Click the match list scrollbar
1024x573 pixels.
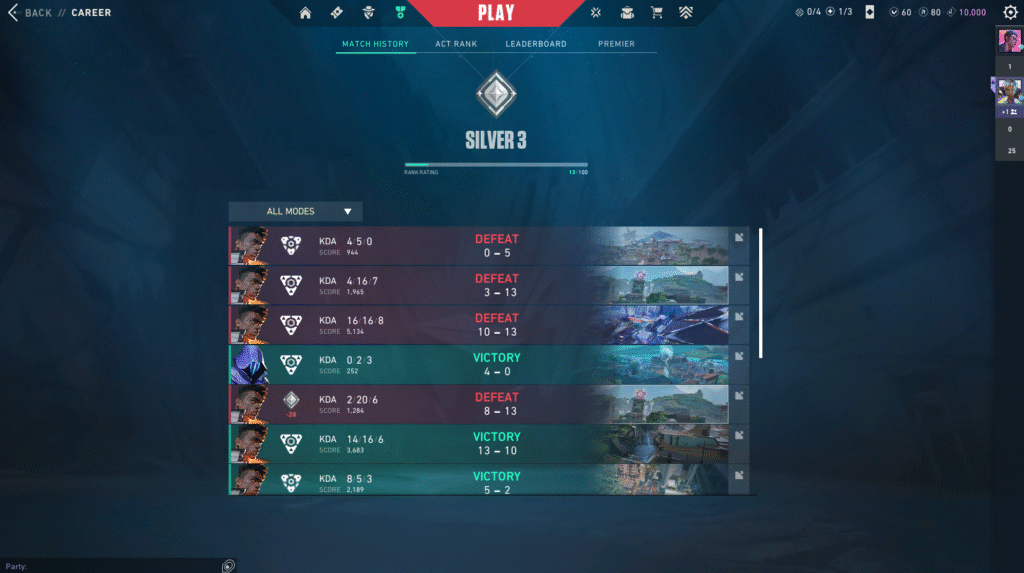760,292
